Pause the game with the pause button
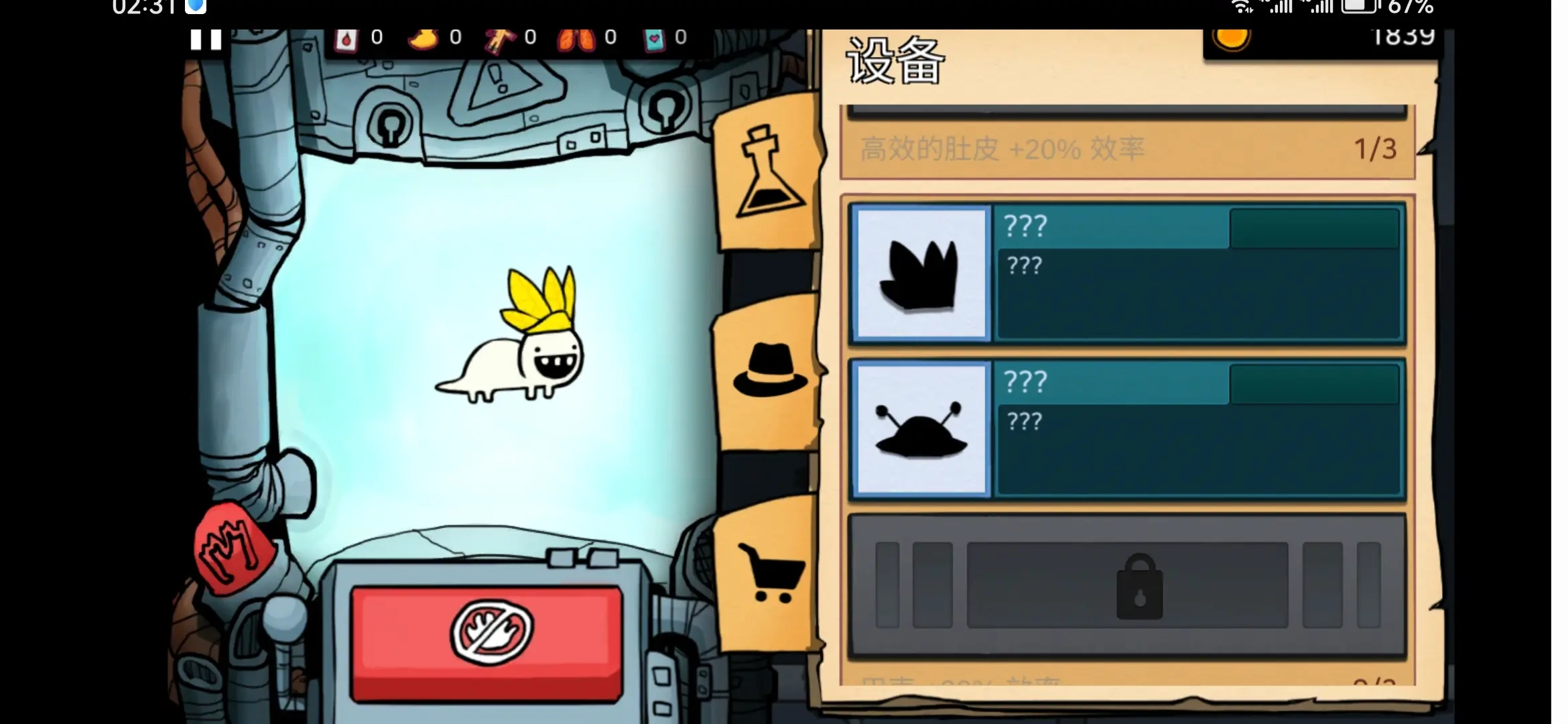 [x=206, y=40]
